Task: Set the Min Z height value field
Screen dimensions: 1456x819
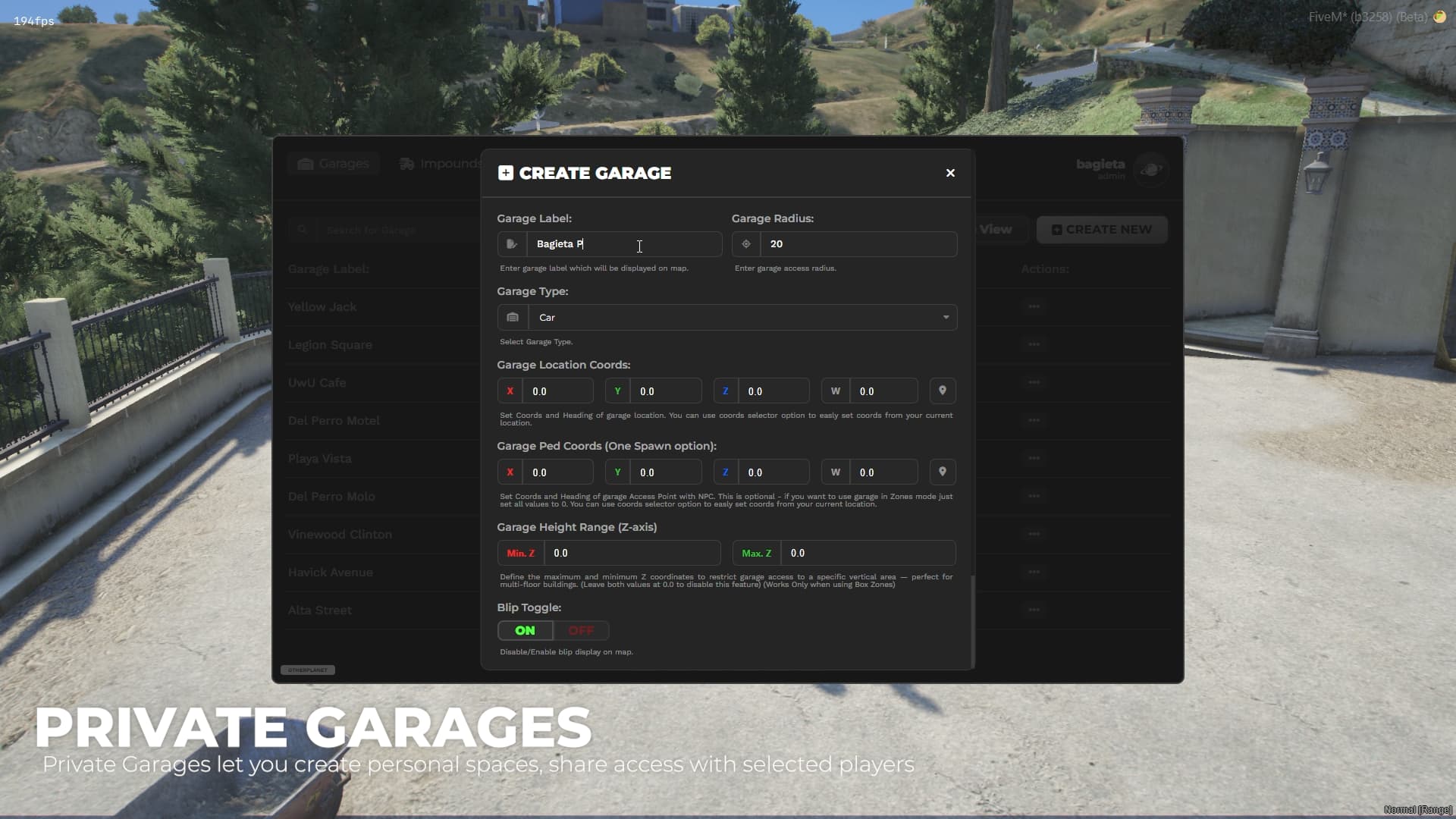Action: tap(633, 552)
